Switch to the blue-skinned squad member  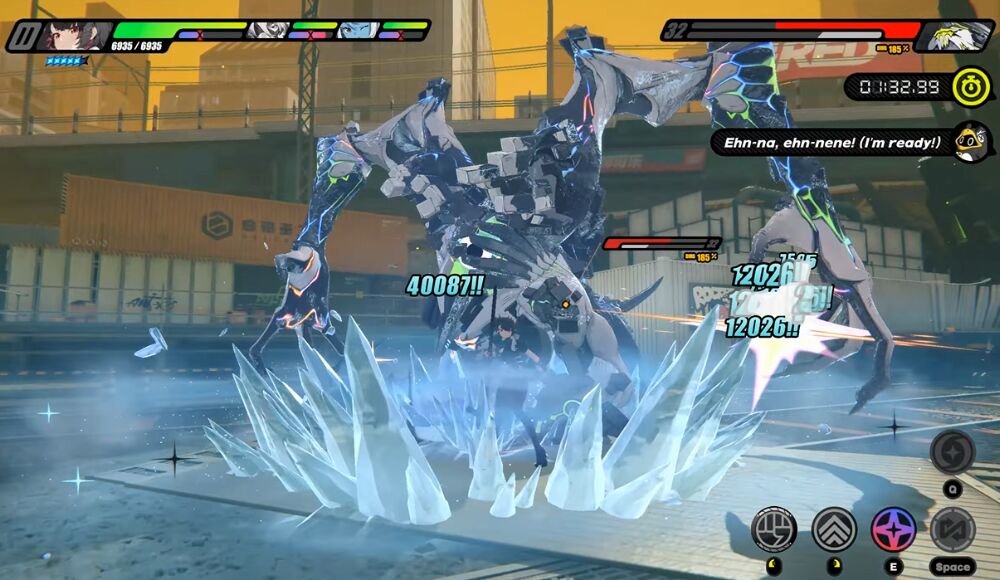pyautogui.click(x=354, y=30)
